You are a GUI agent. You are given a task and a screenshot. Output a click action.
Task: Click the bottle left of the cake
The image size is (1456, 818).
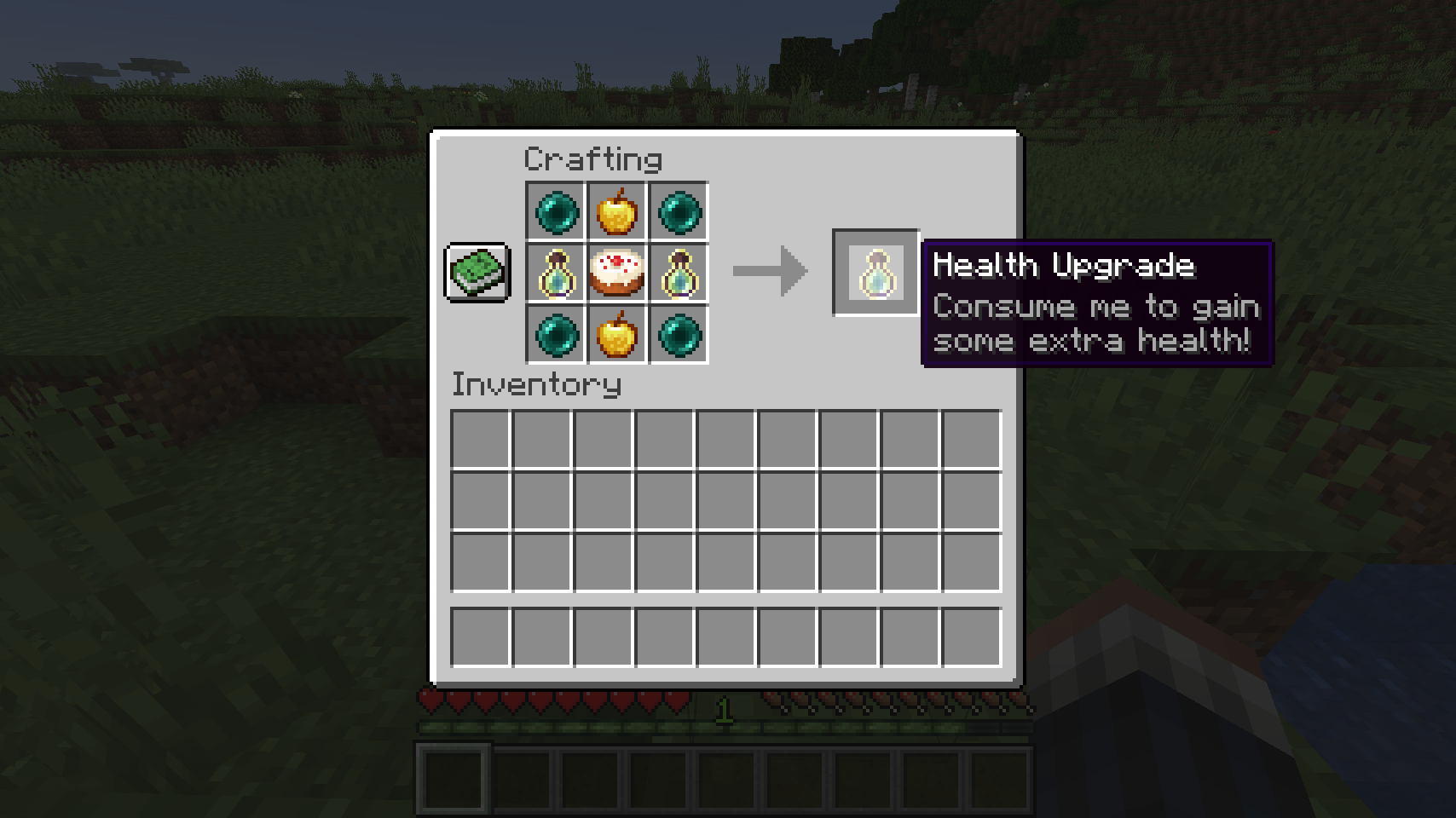tap(556, 273)
